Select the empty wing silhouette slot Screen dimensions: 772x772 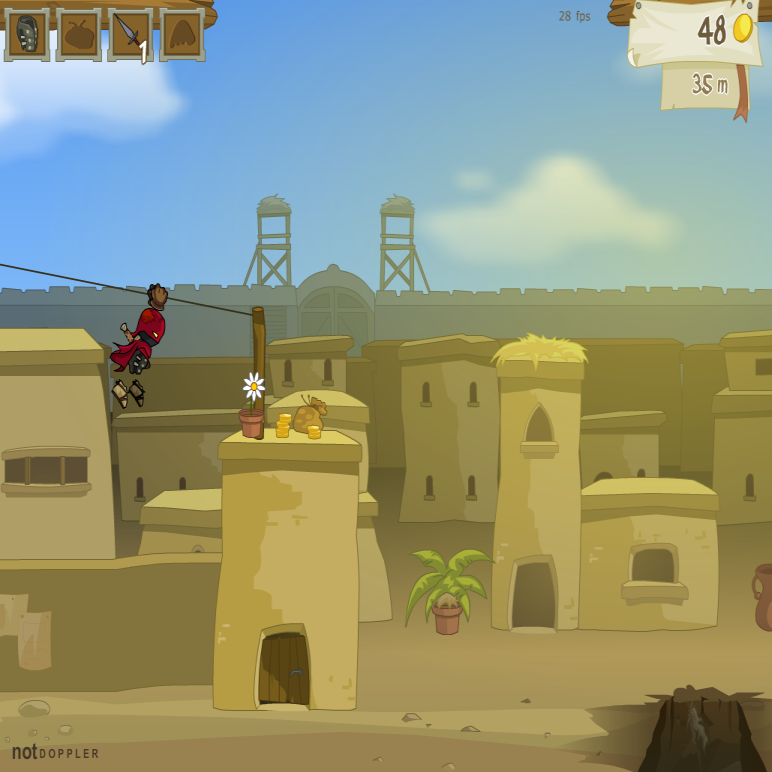coord(182,35)
